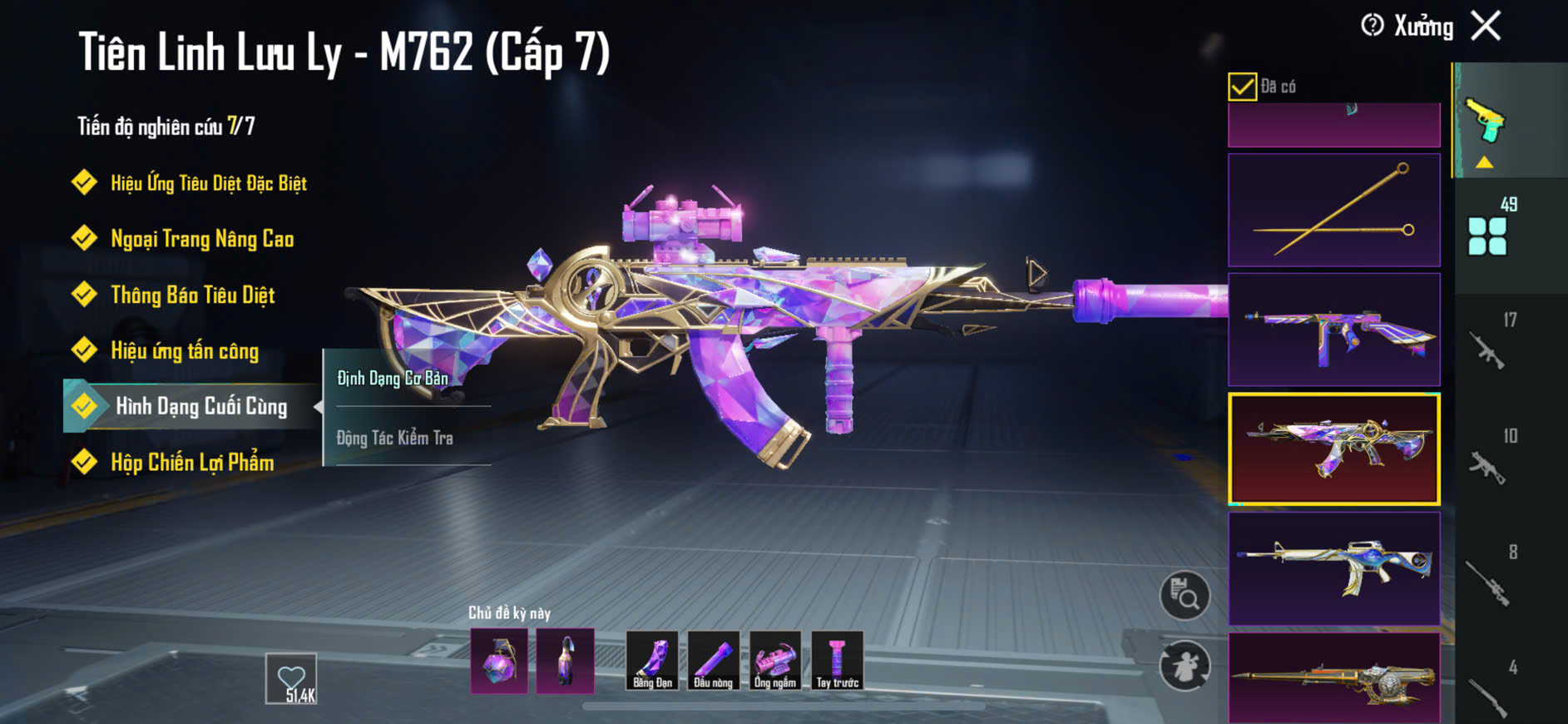Choose Hộp Chiến Lợi Phẩm upgrade
The image size is (1568, 724).
192,462
